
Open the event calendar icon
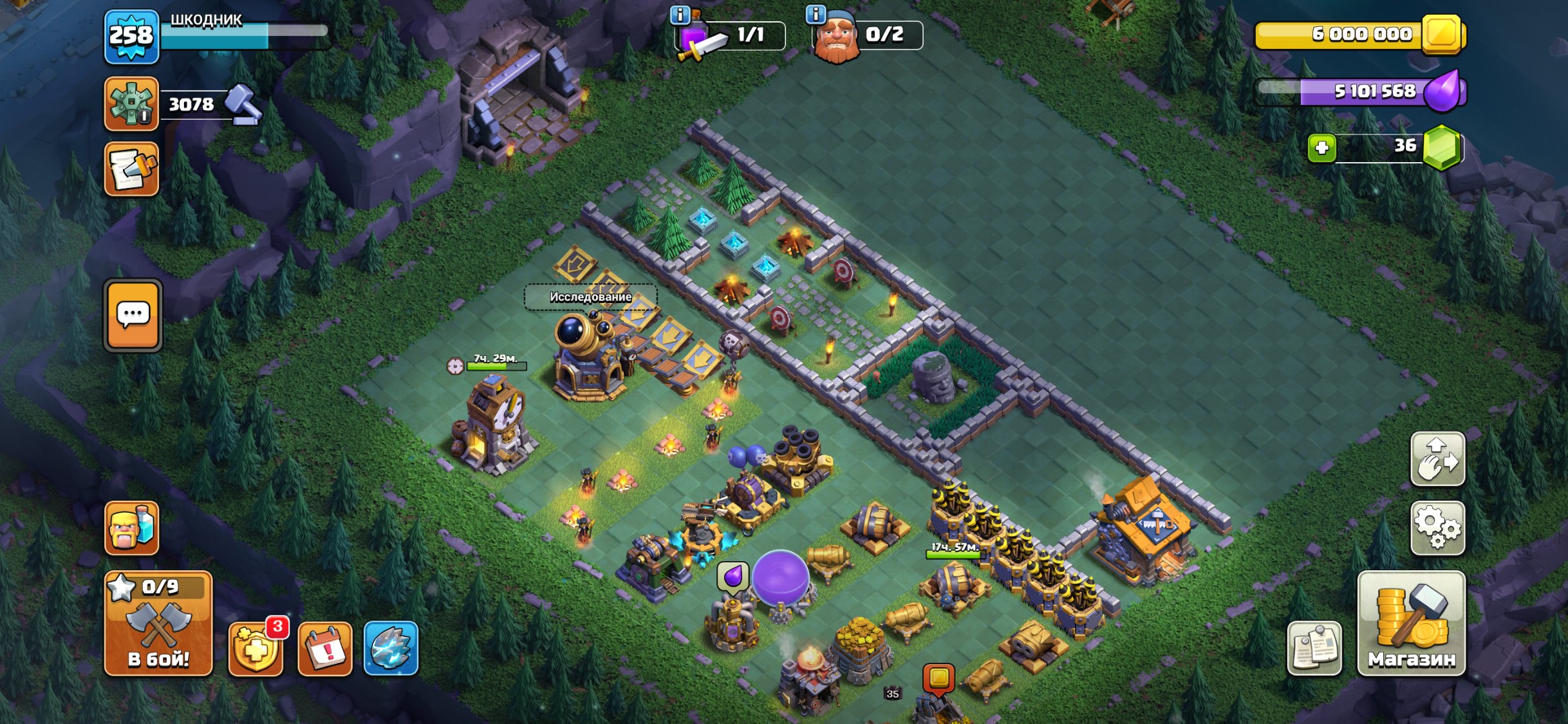point(325,649)
